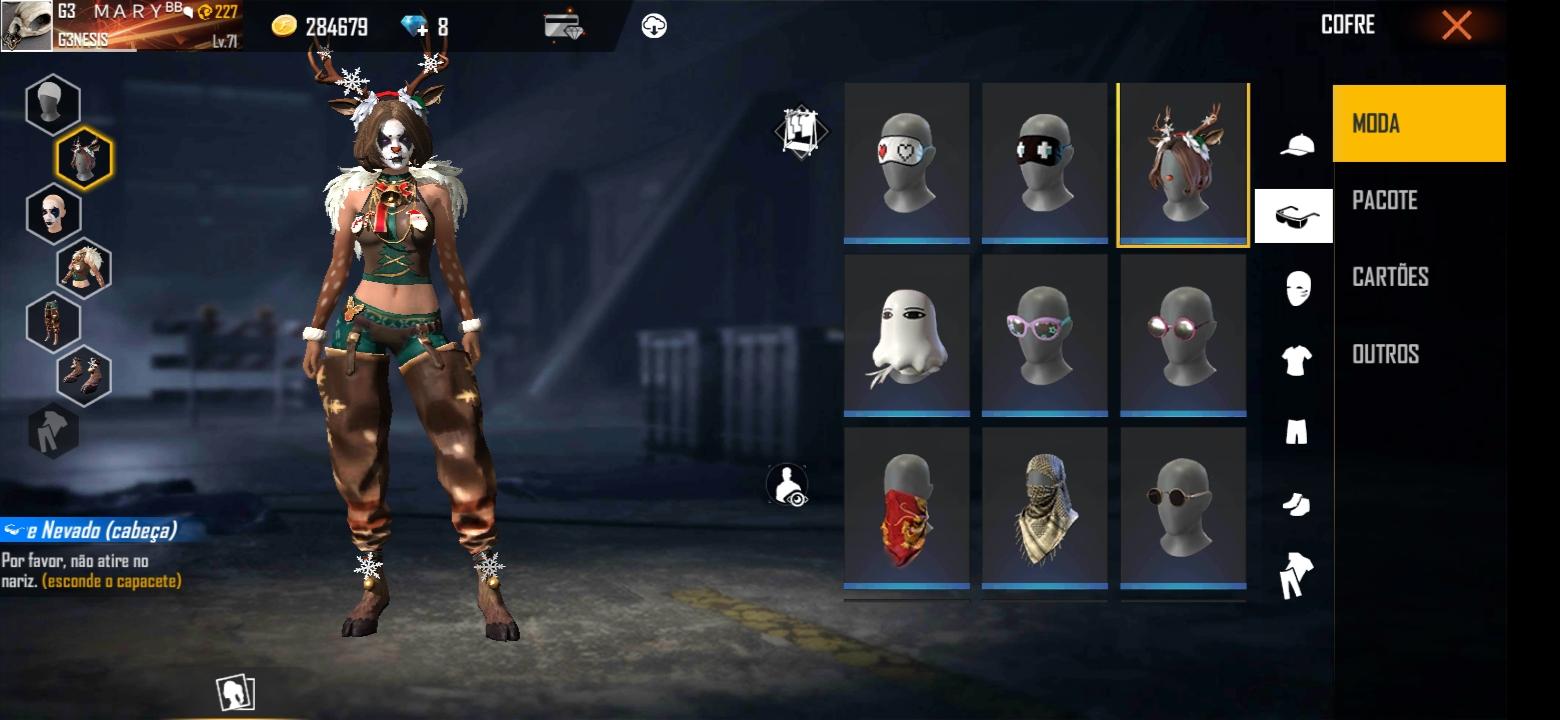The image size is (1560, 720).
Task: Open the face mask category
Action: click(x=1297, y=289)
